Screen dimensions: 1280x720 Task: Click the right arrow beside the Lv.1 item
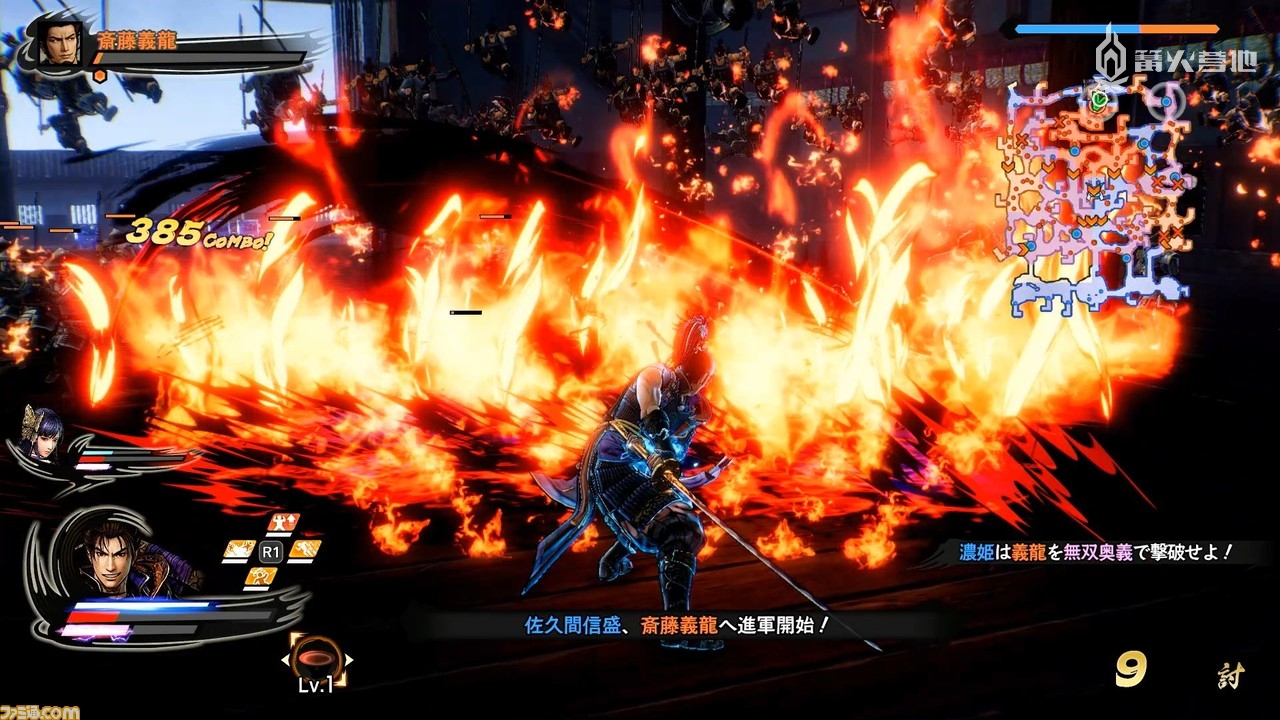(348, 659)
